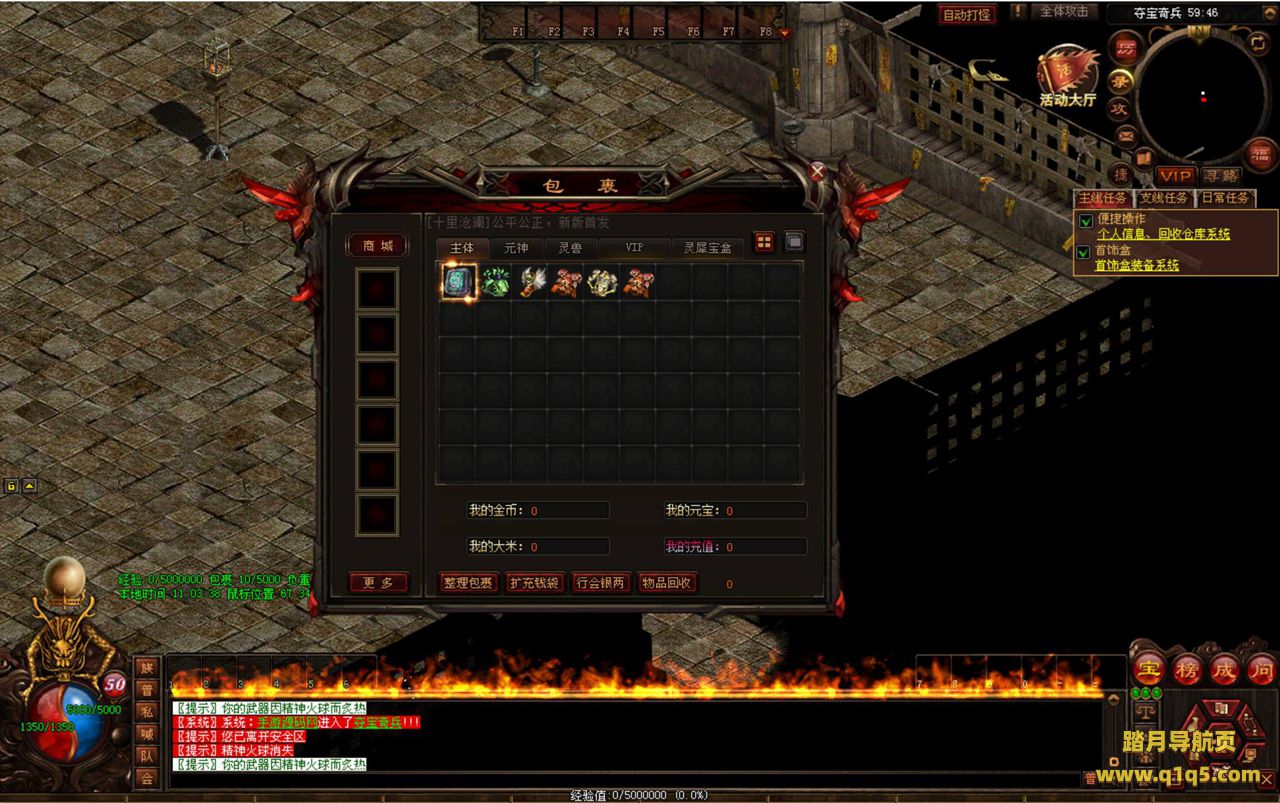
Task: Open the 商城 shop
Action: (378, 246)
